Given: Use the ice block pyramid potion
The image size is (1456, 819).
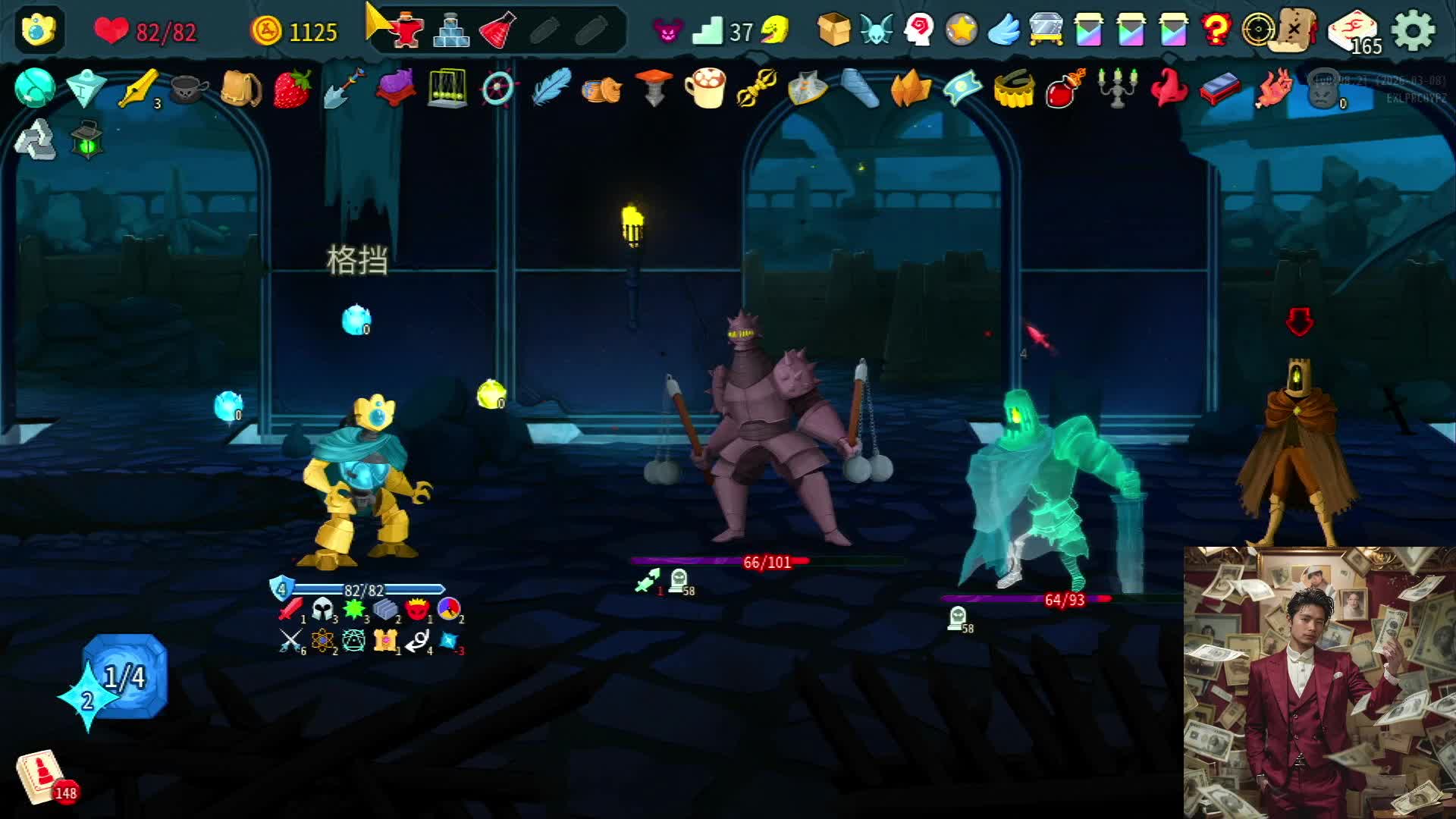Looking at the screenshot, I should click(450, 30).
